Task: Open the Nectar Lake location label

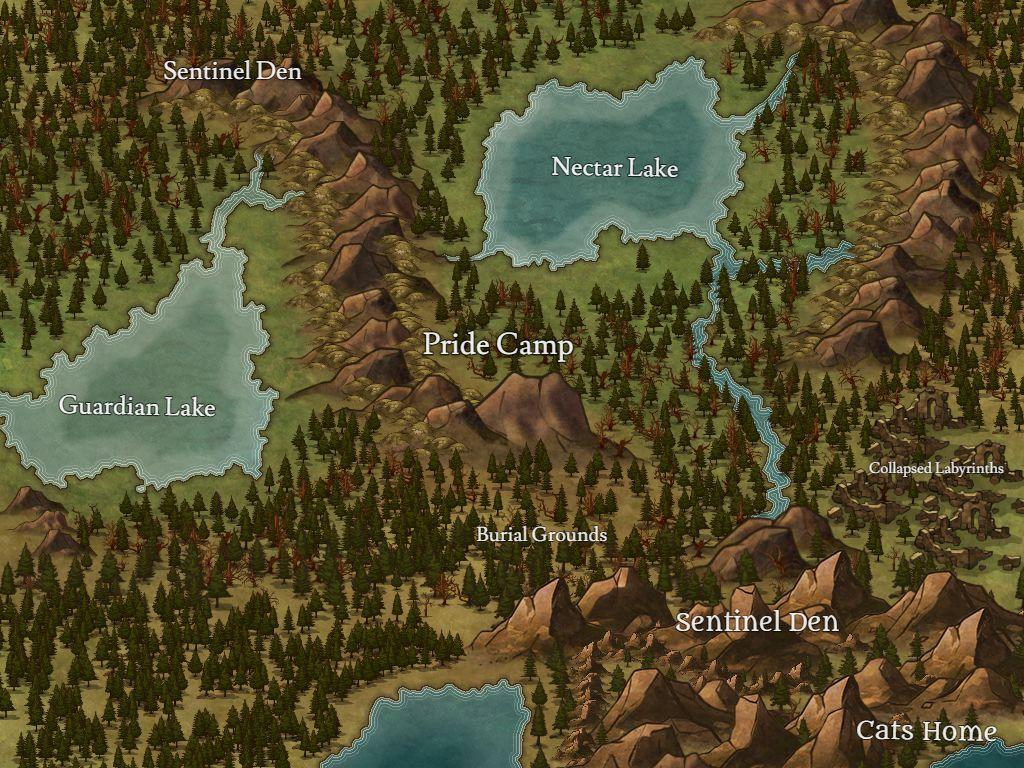Action: coord(614,167)
